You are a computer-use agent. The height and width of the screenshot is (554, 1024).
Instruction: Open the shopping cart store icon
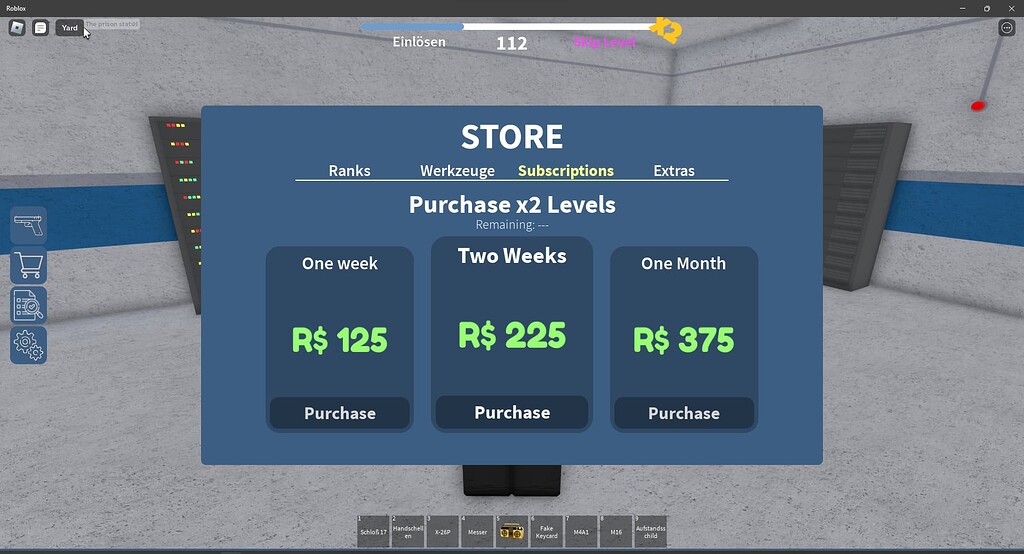29,265
